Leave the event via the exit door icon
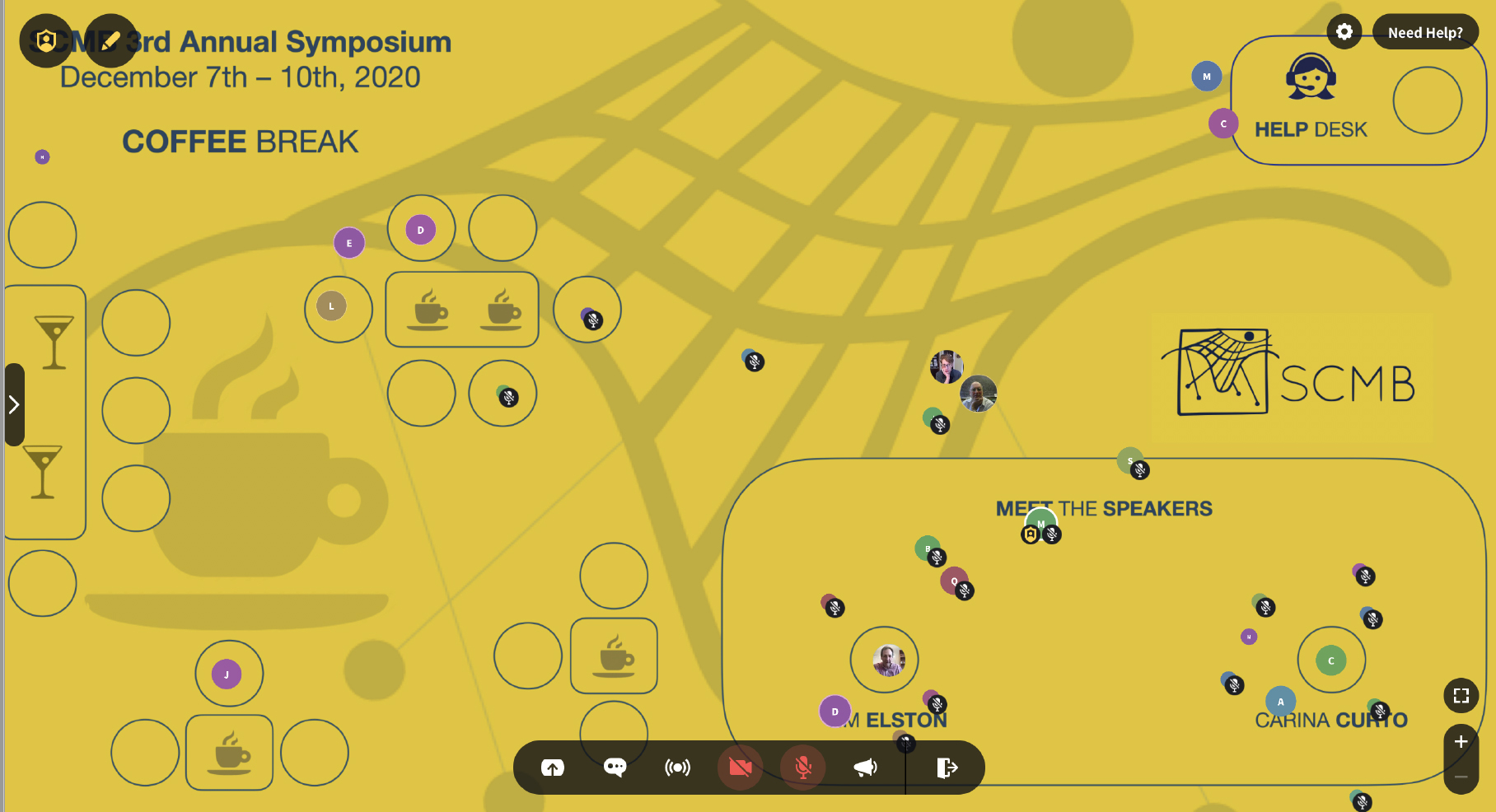The height and width of the screenshot is (812, 1496). coord(947,767)
